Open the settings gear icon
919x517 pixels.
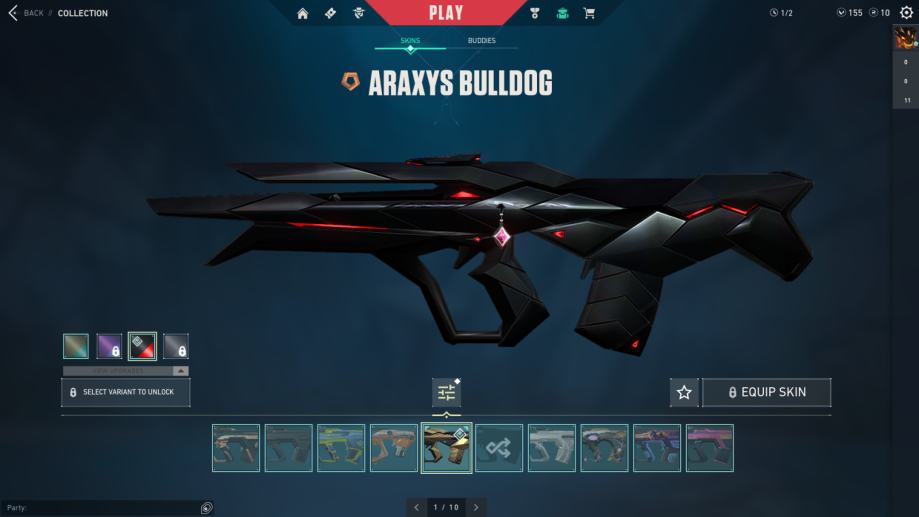906,13
